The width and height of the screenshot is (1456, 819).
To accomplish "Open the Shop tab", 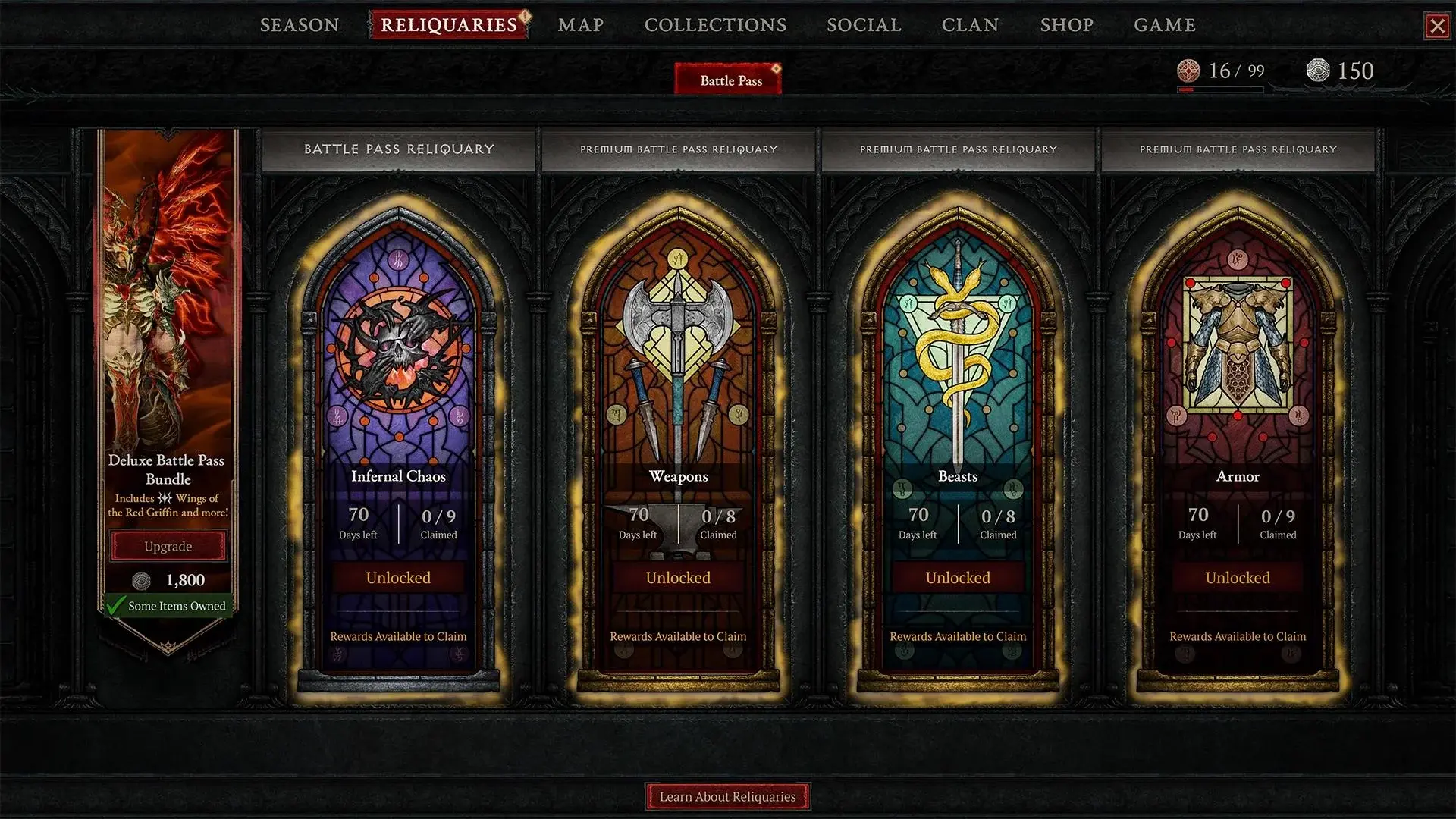I will pyautogui.click(x=1066, y=25).
